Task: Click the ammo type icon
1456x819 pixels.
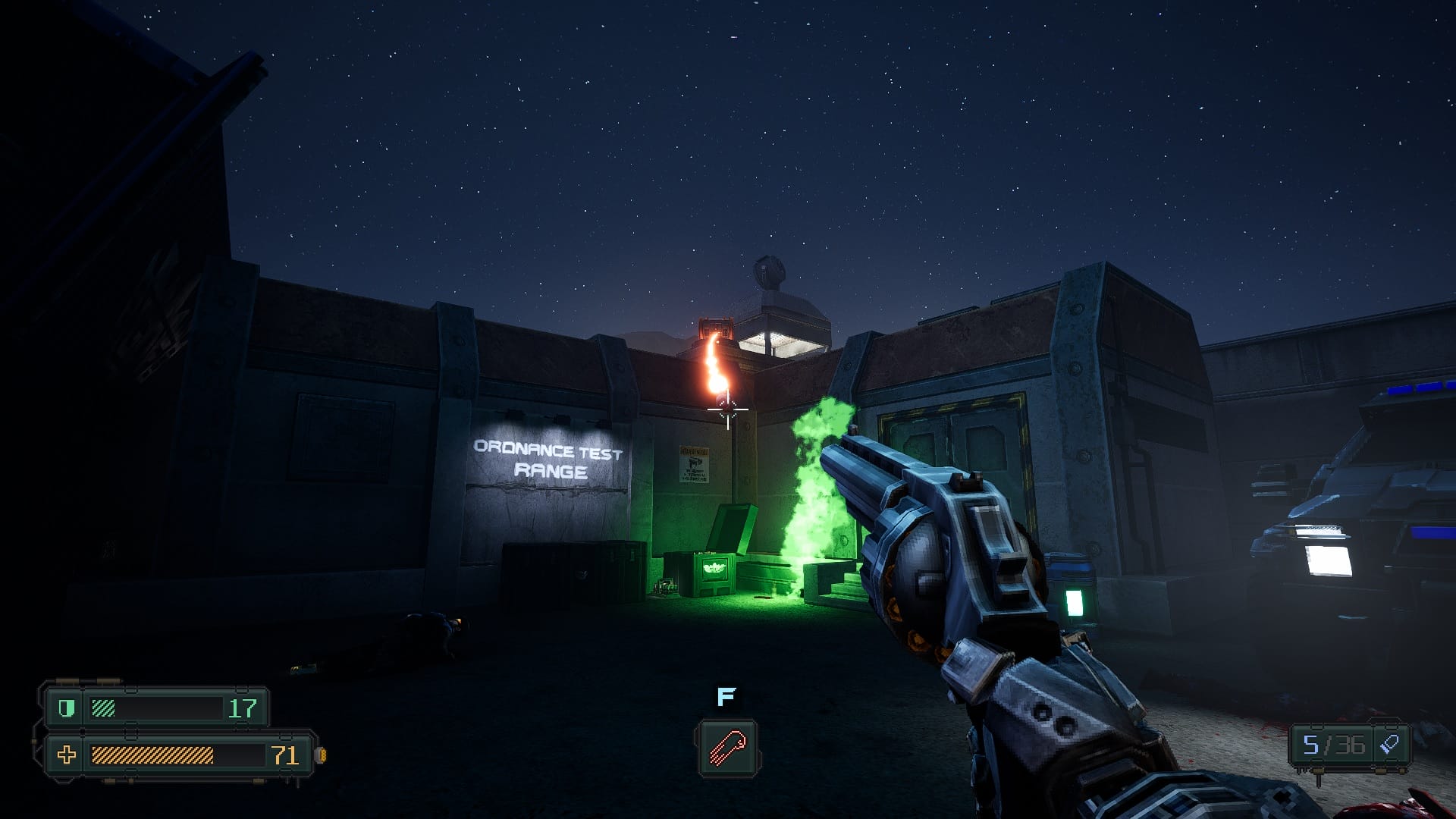Action: click(1389, 744)
